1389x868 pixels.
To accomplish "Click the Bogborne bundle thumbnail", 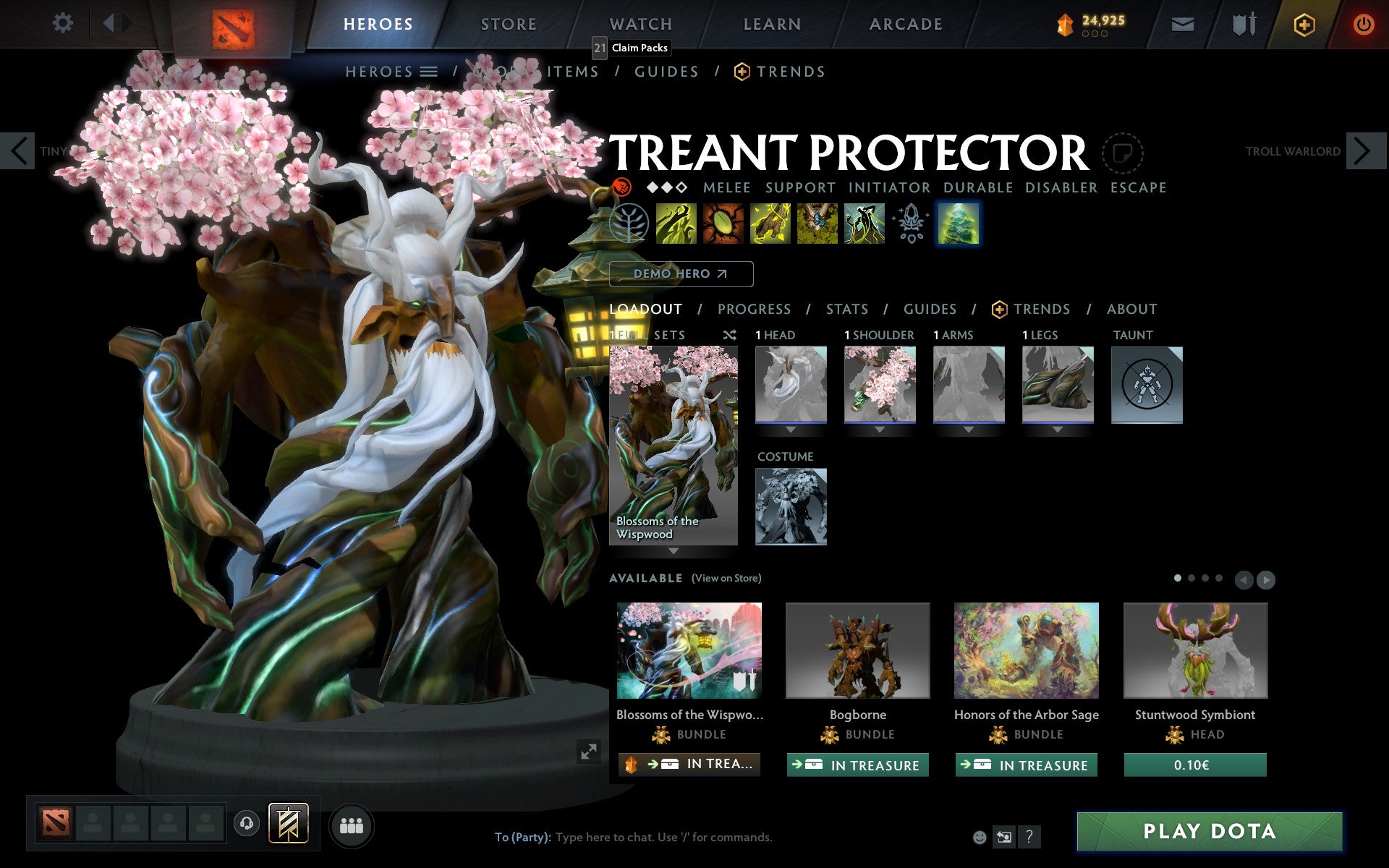I will 857,650.
